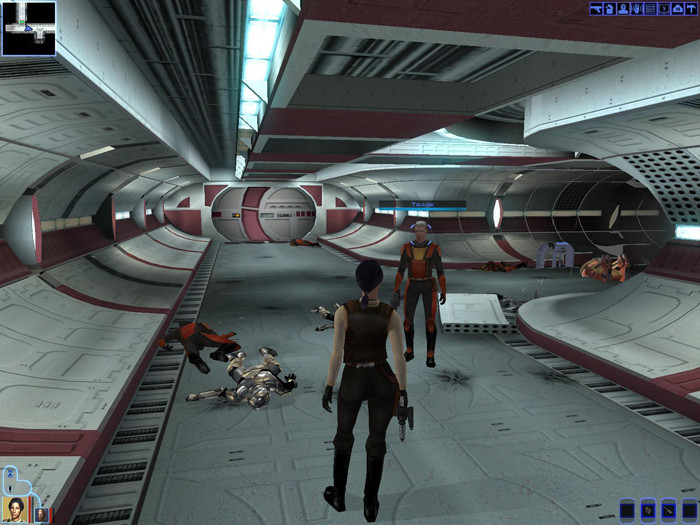Show the character sheet portrait icon
This screenshot has width=700, height=525.
coord(622,8)
